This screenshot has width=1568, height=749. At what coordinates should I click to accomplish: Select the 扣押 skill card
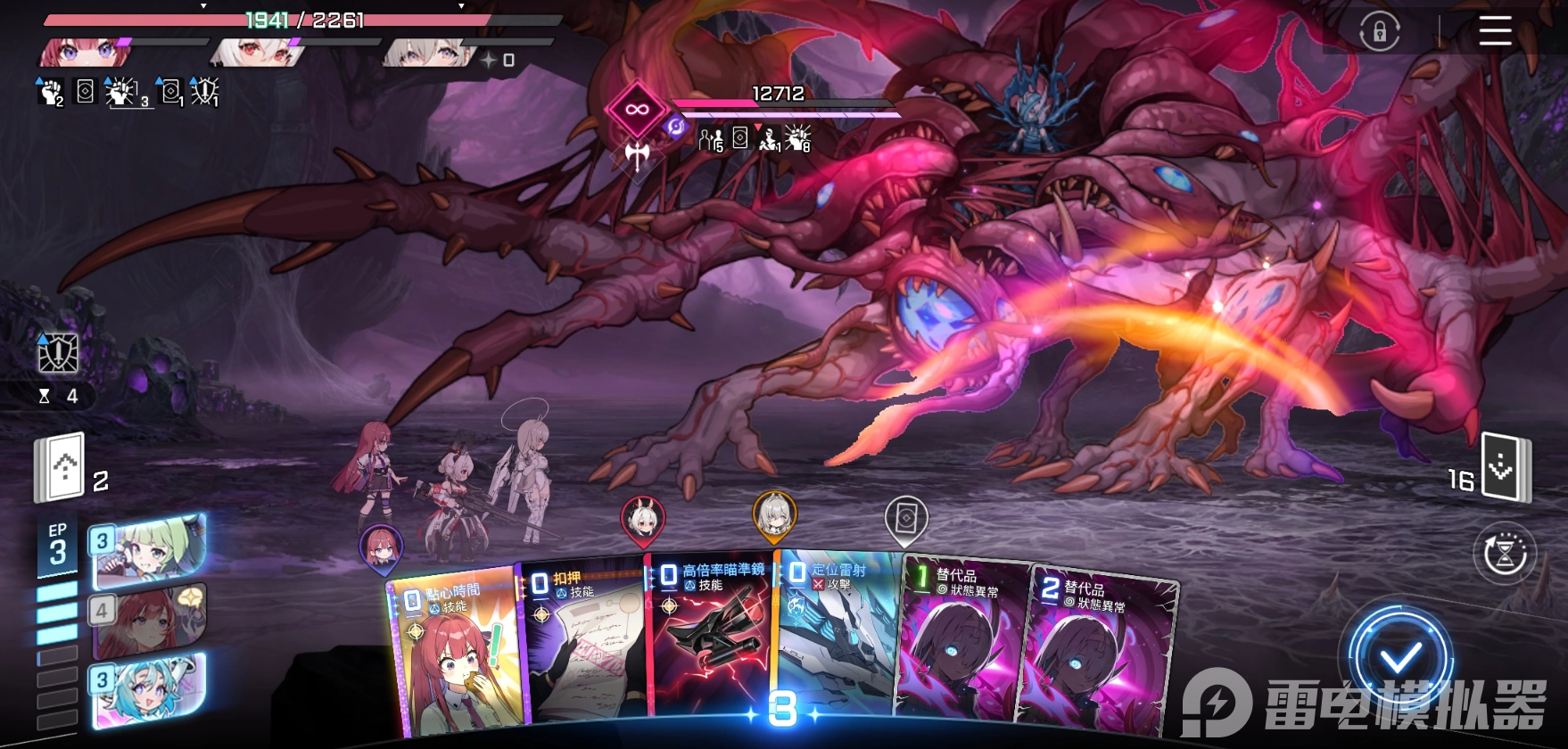pos(584,642)
